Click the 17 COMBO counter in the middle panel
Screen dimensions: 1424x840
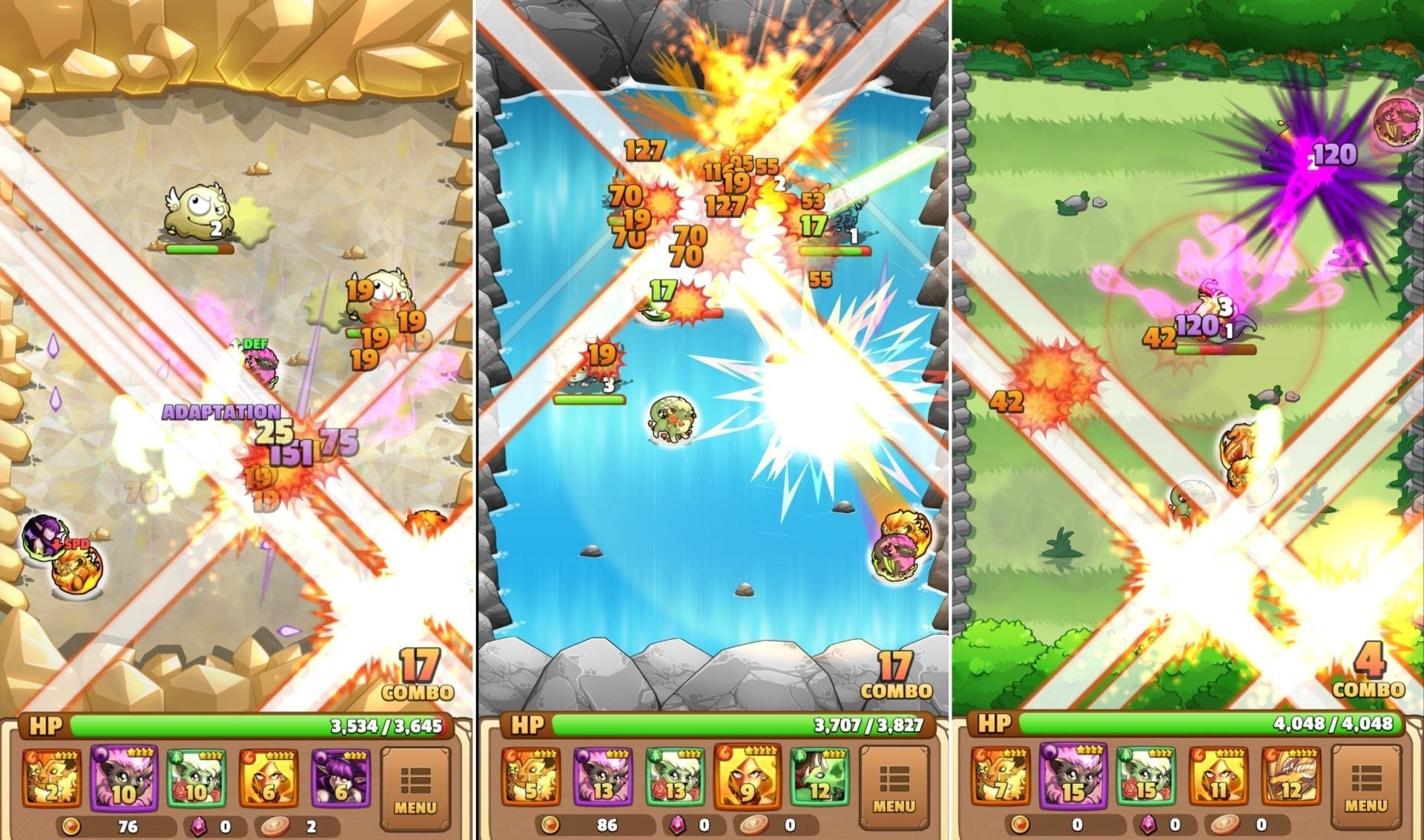[894, 676]
